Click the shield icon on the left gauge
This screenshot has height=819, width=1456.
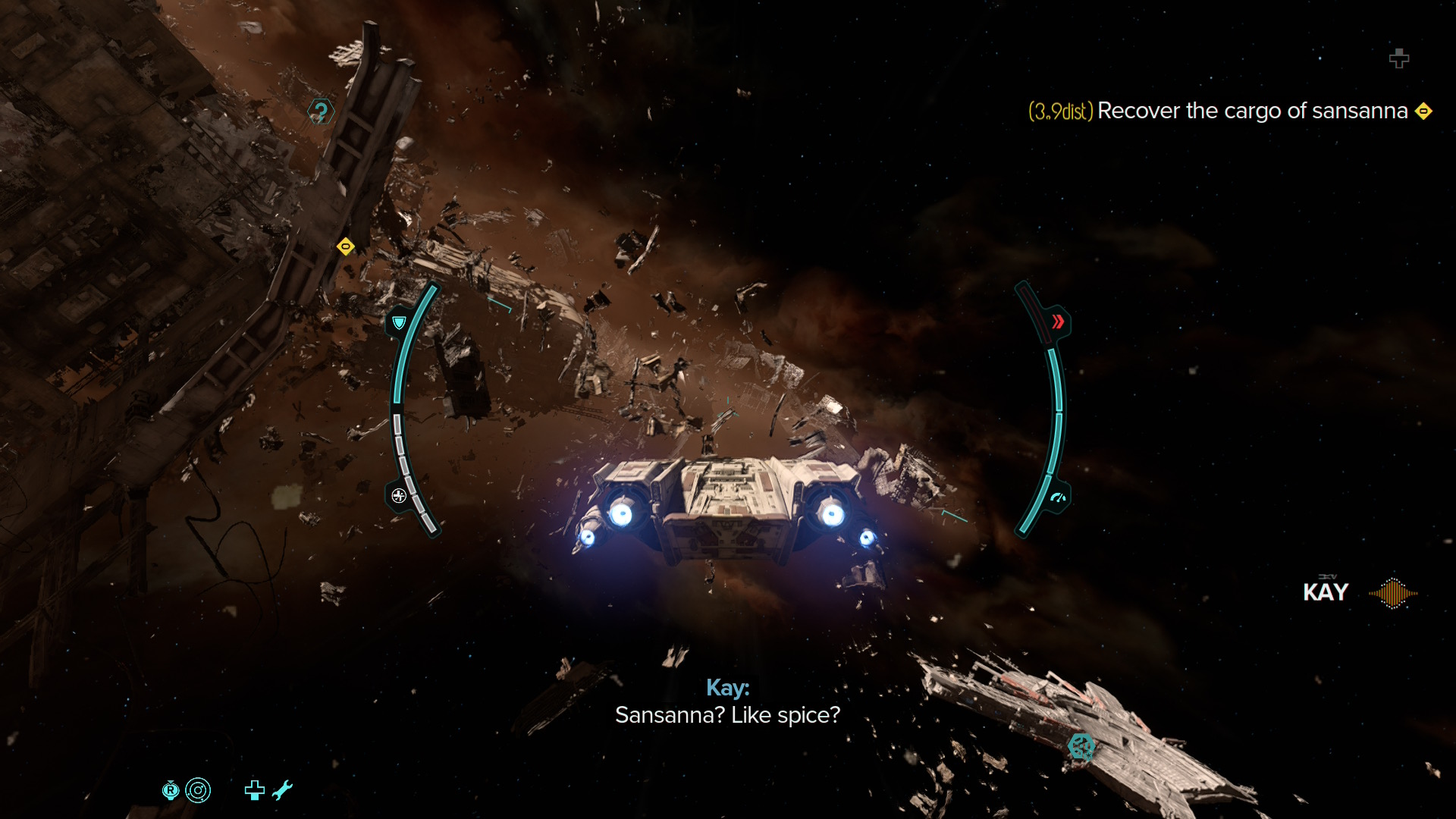[x=399, y=322]
